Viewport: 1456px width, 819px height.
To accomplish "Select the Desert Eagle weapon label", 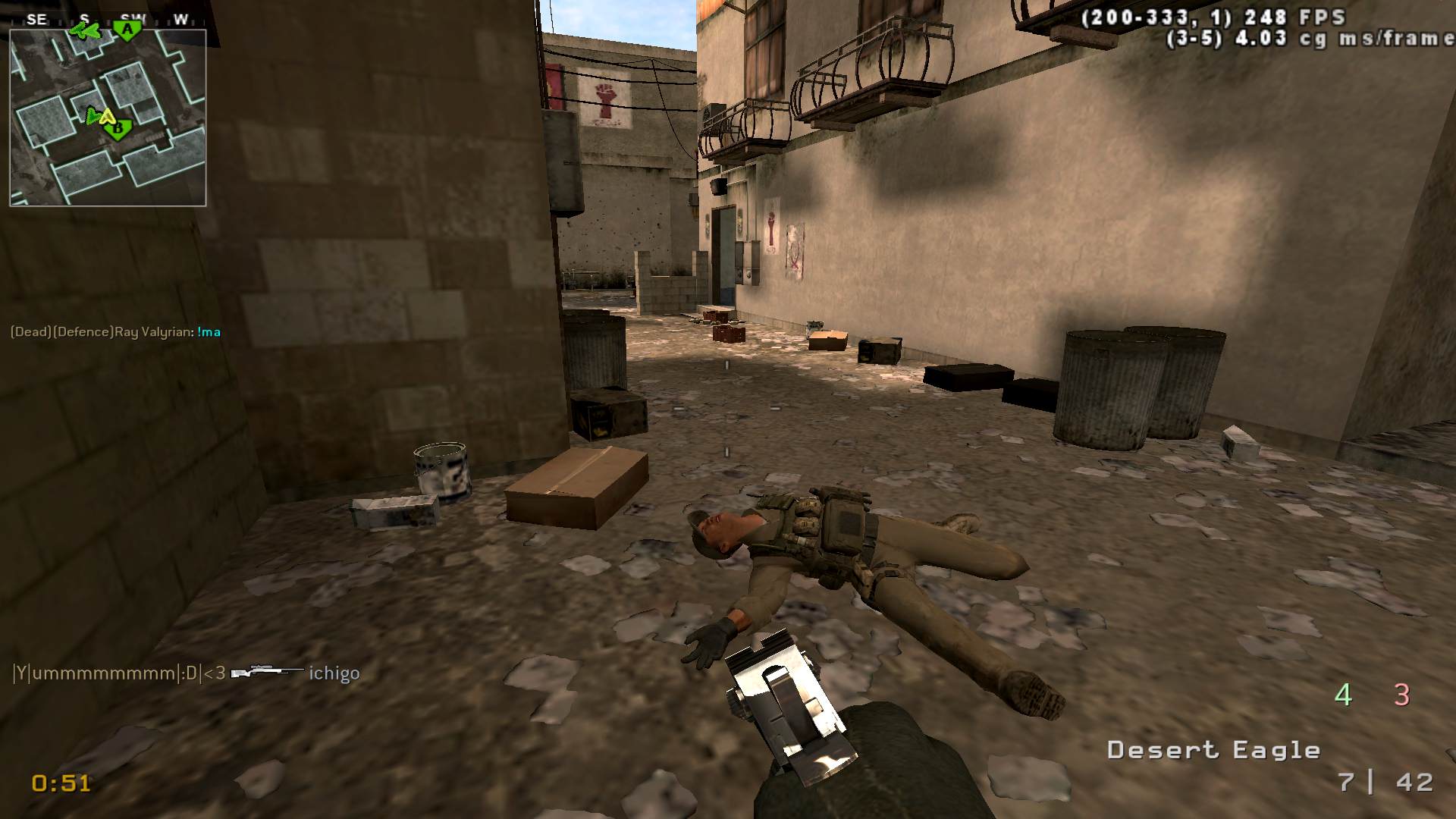I will [x=1213, y=750].
